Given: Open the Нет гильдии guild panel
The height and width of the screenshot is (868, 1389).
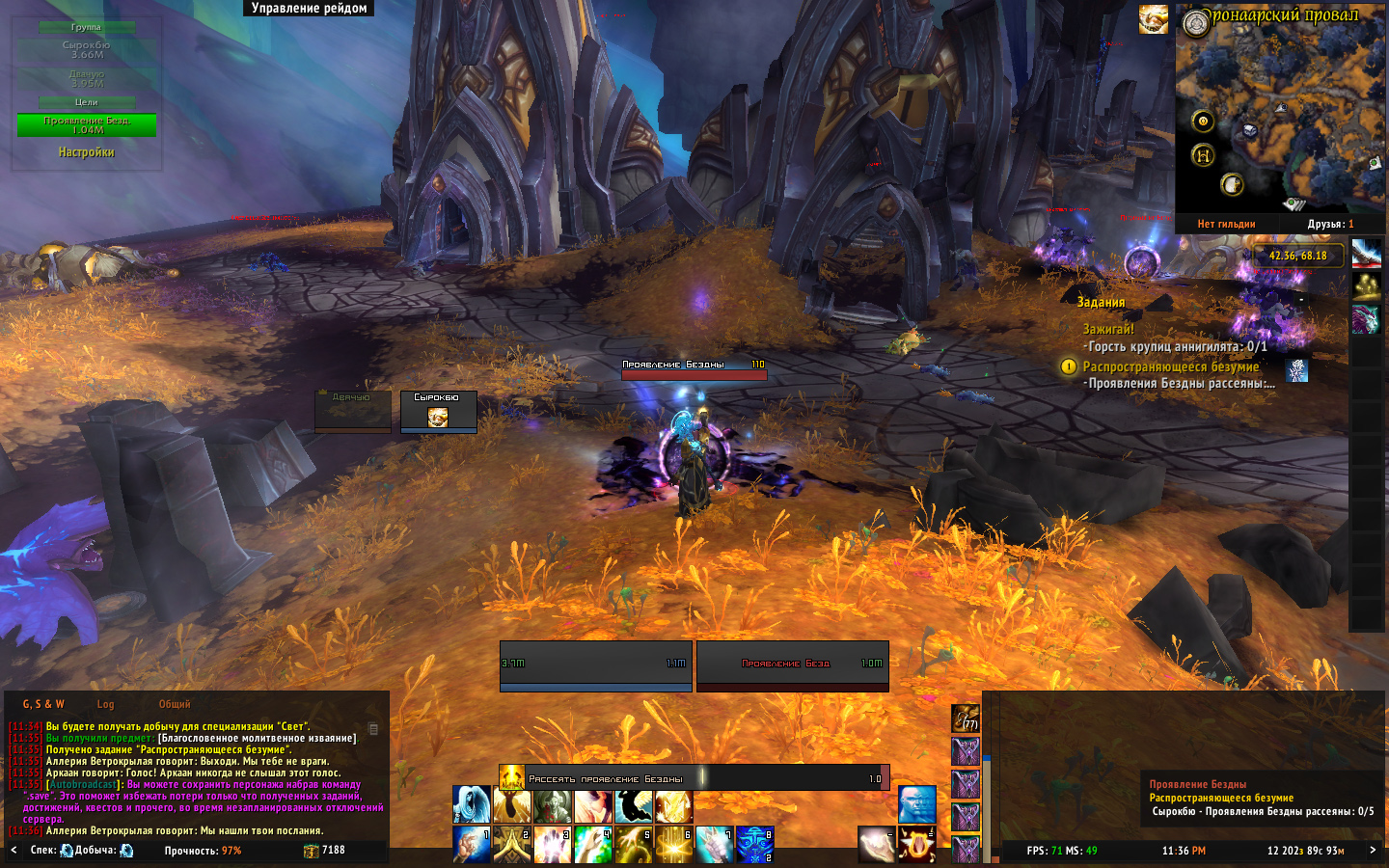Looking at the screenshot, I should tap(1226, 224).
